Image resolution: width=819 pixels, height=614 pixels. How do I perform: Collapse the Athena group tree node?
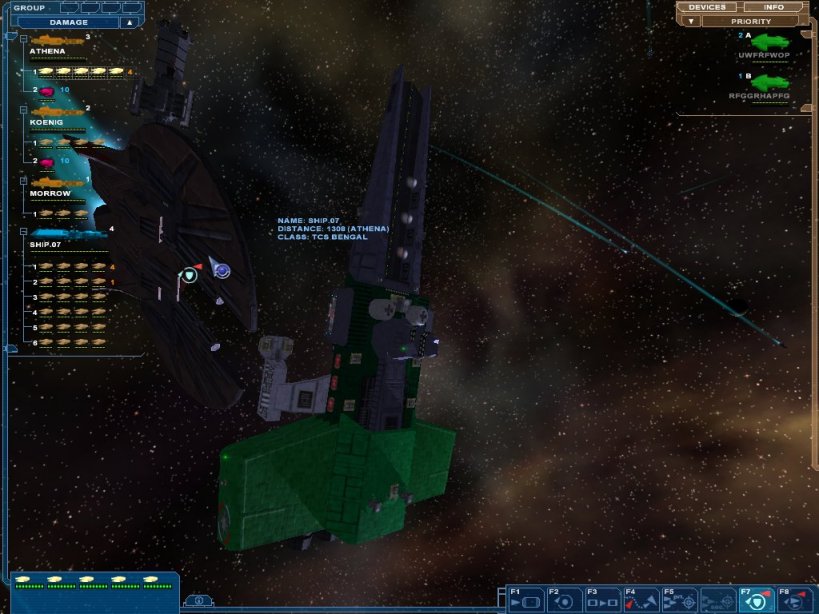pos(23,38)
